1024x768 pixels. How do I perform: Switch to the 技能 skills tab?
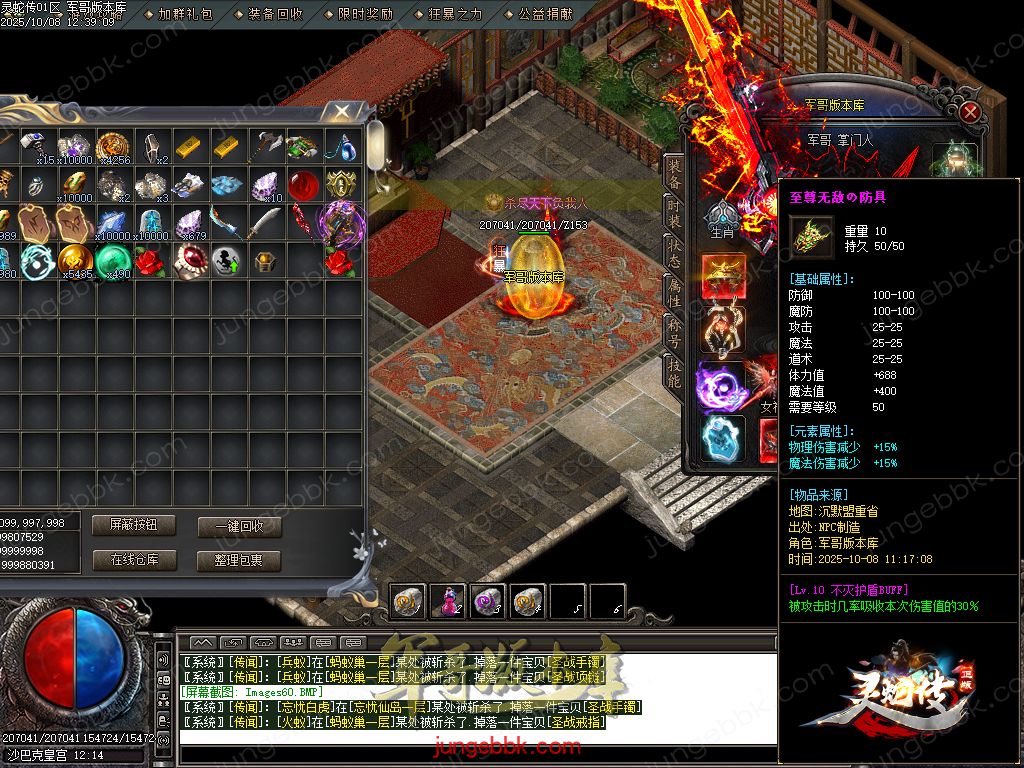pos(675,373)
